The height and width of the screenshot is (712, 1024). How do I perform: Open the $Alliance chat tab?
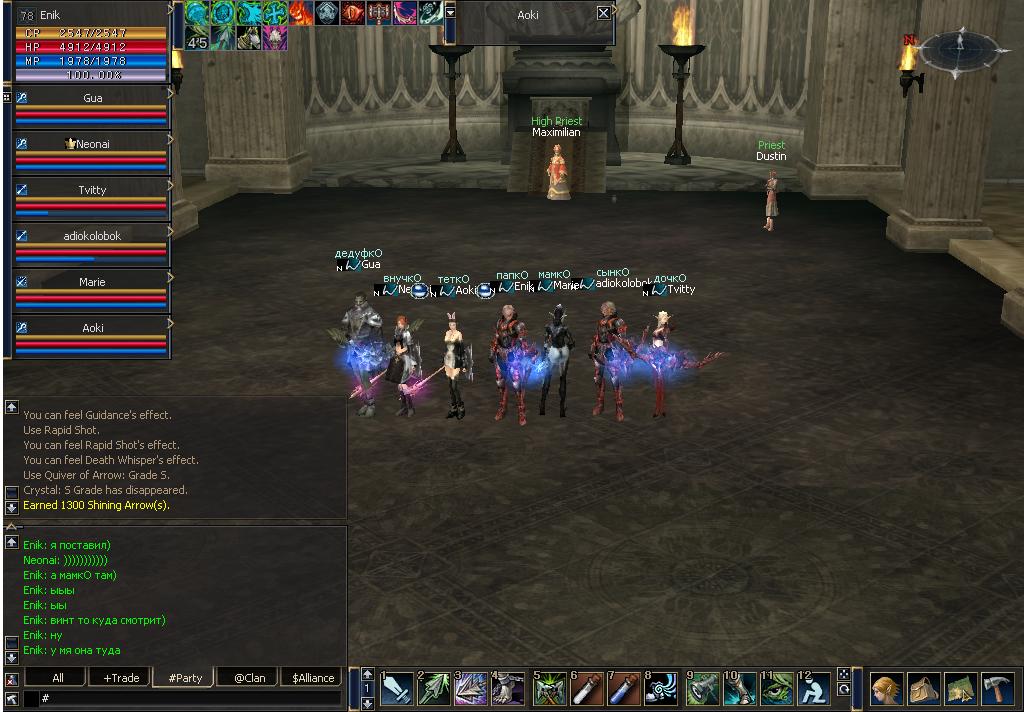pos(313,677)
